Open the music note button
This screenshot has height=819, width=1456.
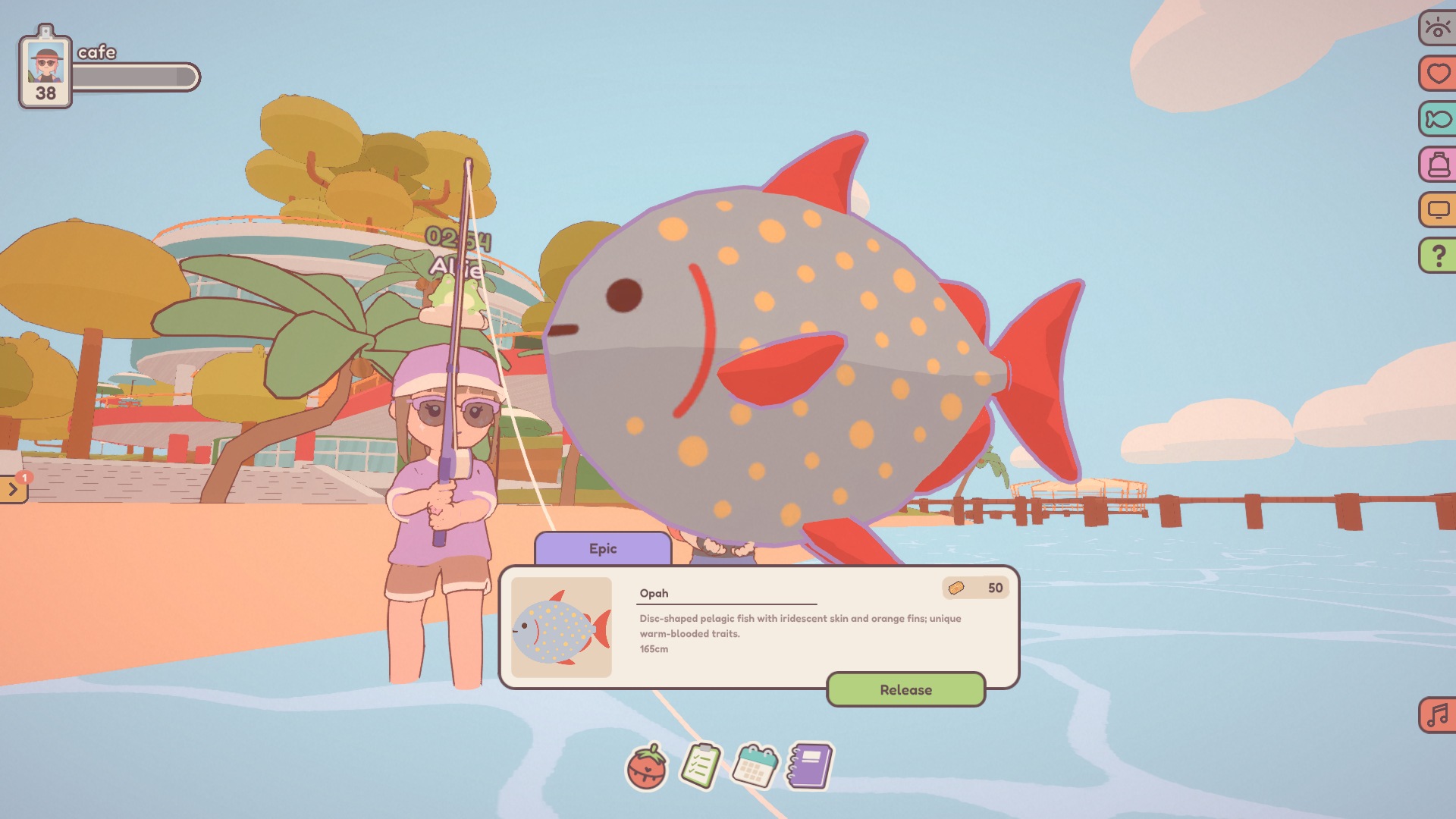1437,715
